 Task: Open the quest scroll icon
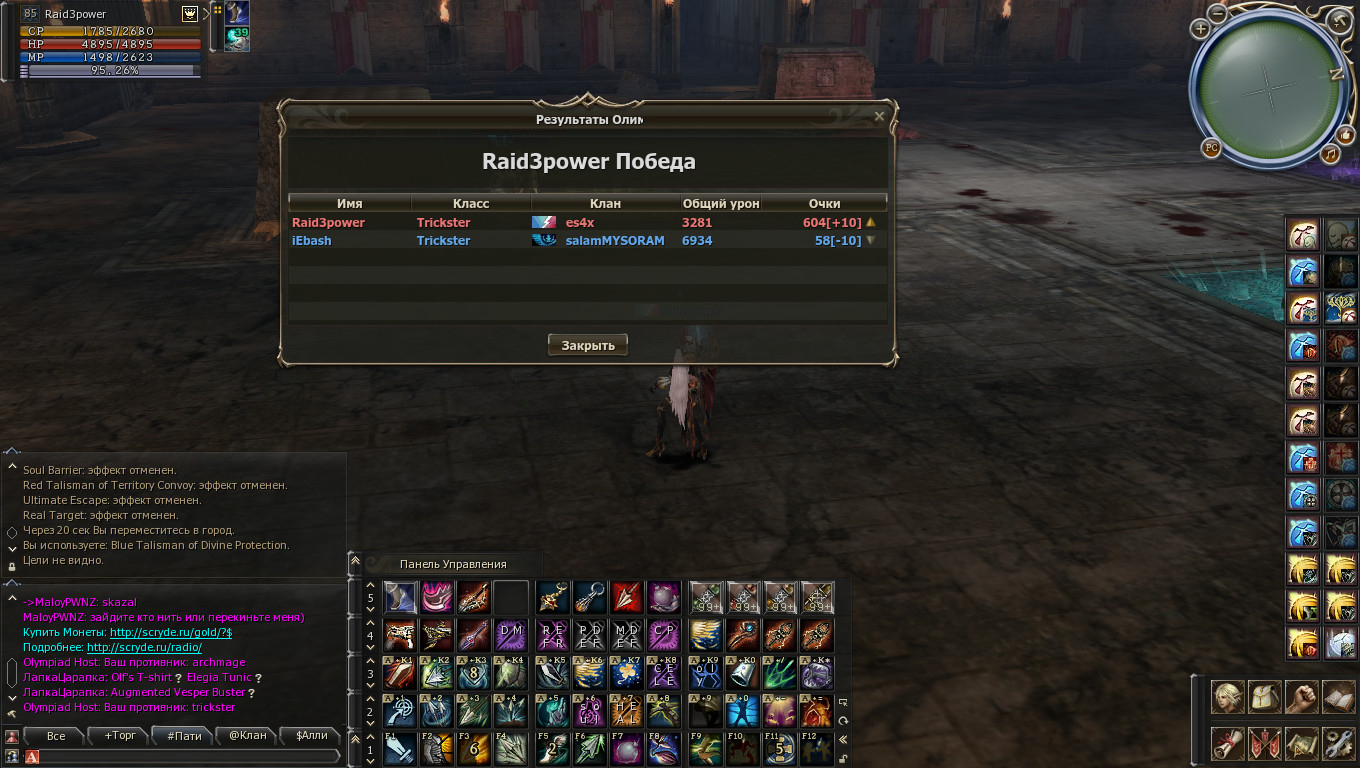[1228, 743]
